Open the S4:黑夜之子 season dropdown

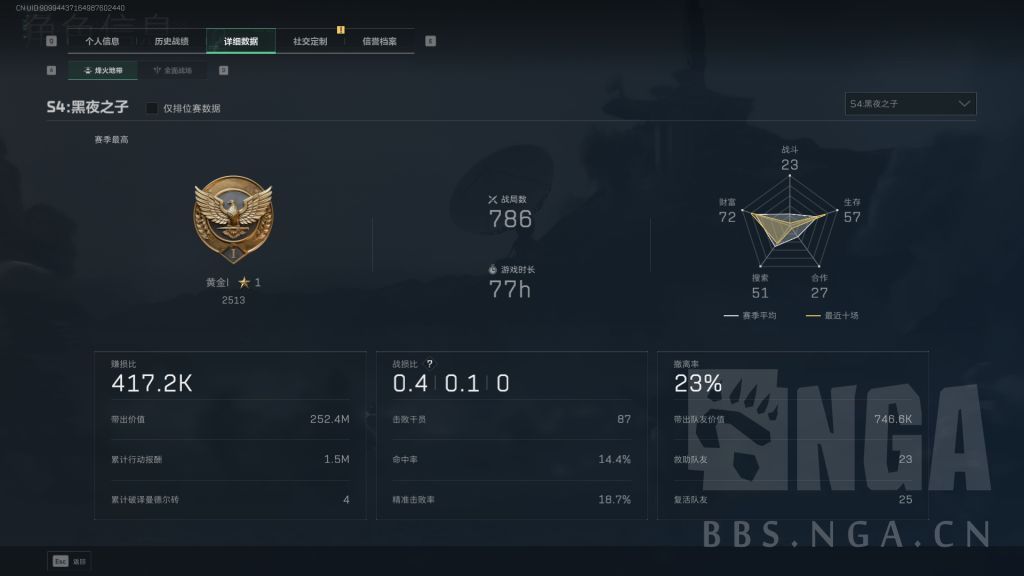point(910,104)
